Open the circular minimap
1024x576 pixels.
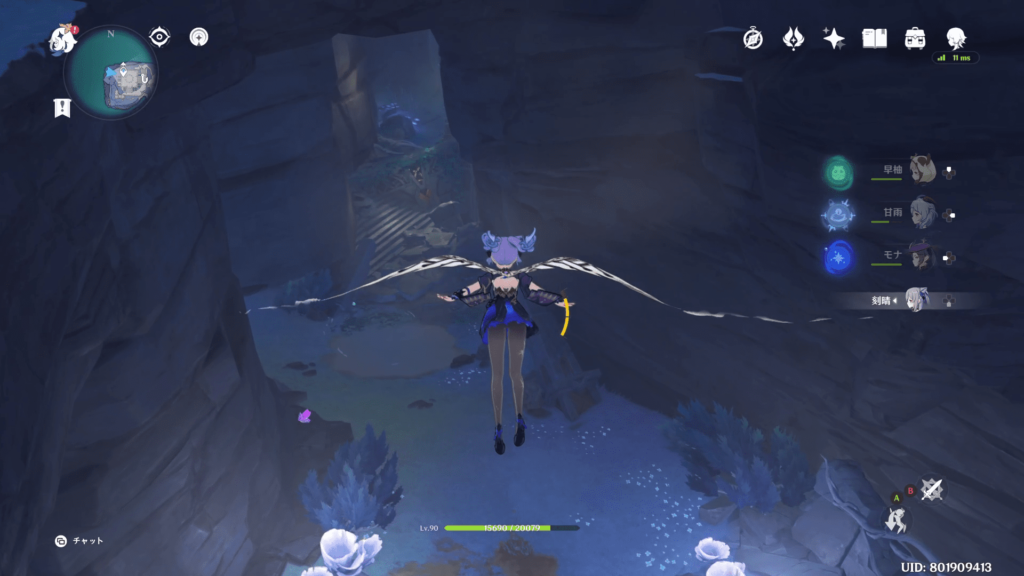point(111,73)
